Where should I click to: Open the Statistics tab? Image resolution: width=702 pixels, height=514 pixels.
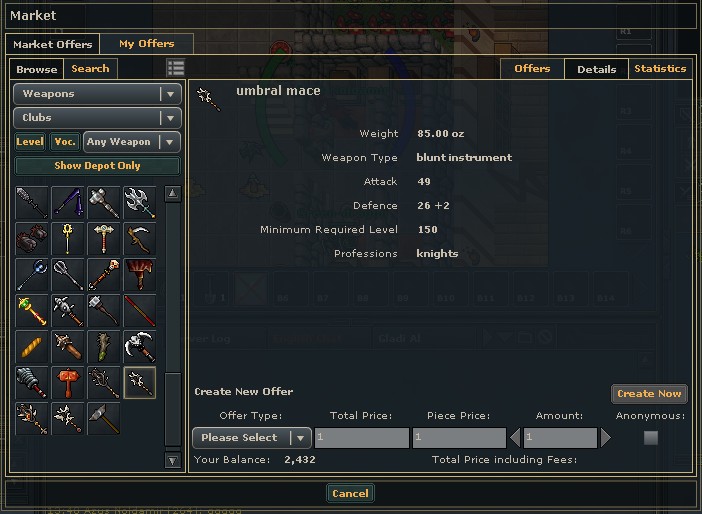tap(660, 69)
